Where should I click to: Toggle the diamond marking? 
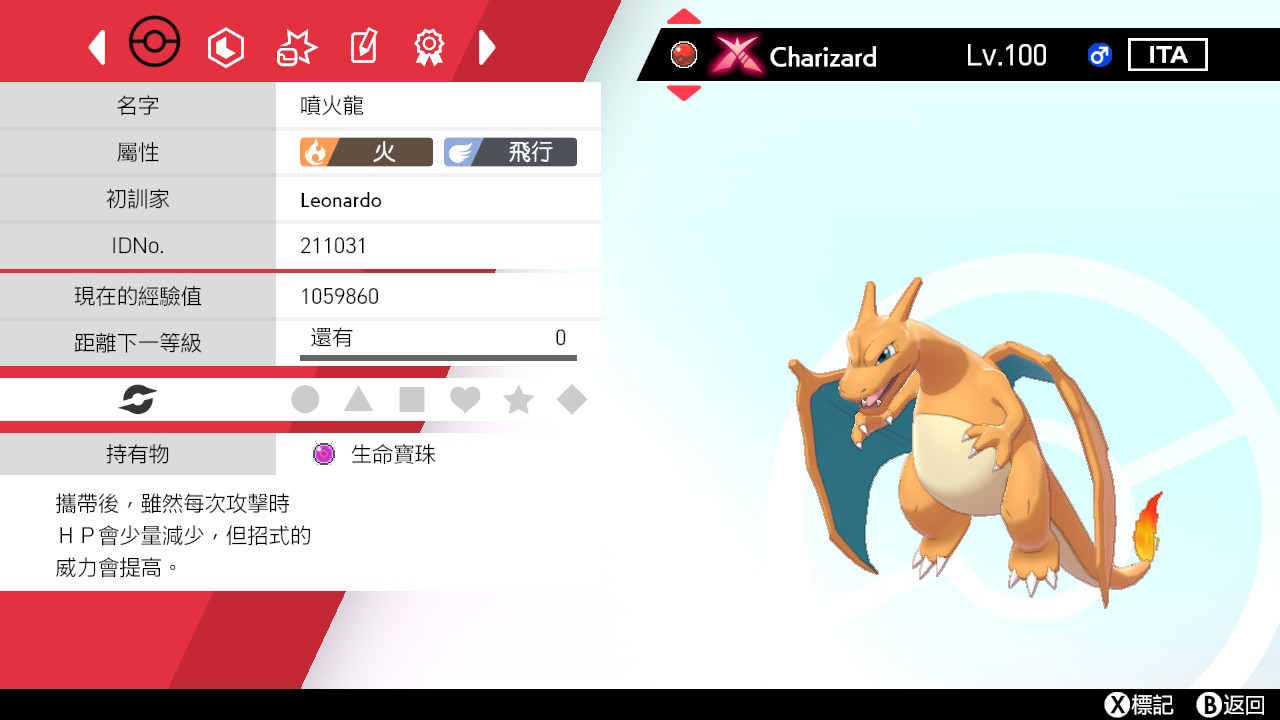coord(572,400)
